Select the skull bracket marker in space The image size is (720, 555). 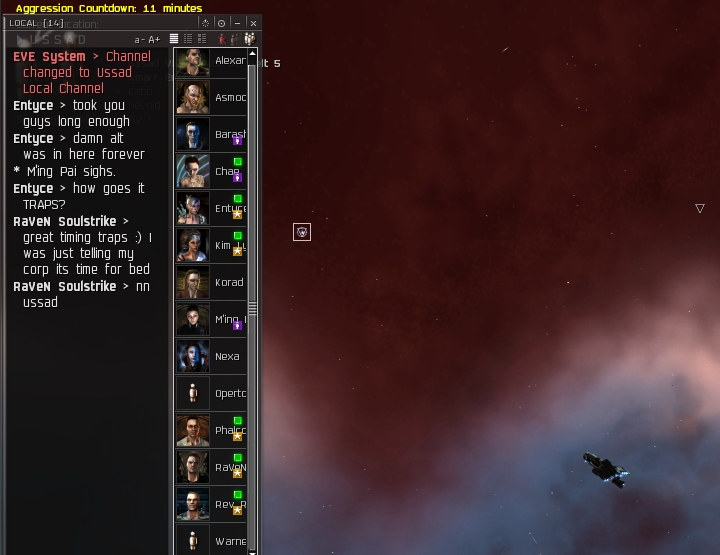pos(302,232)
